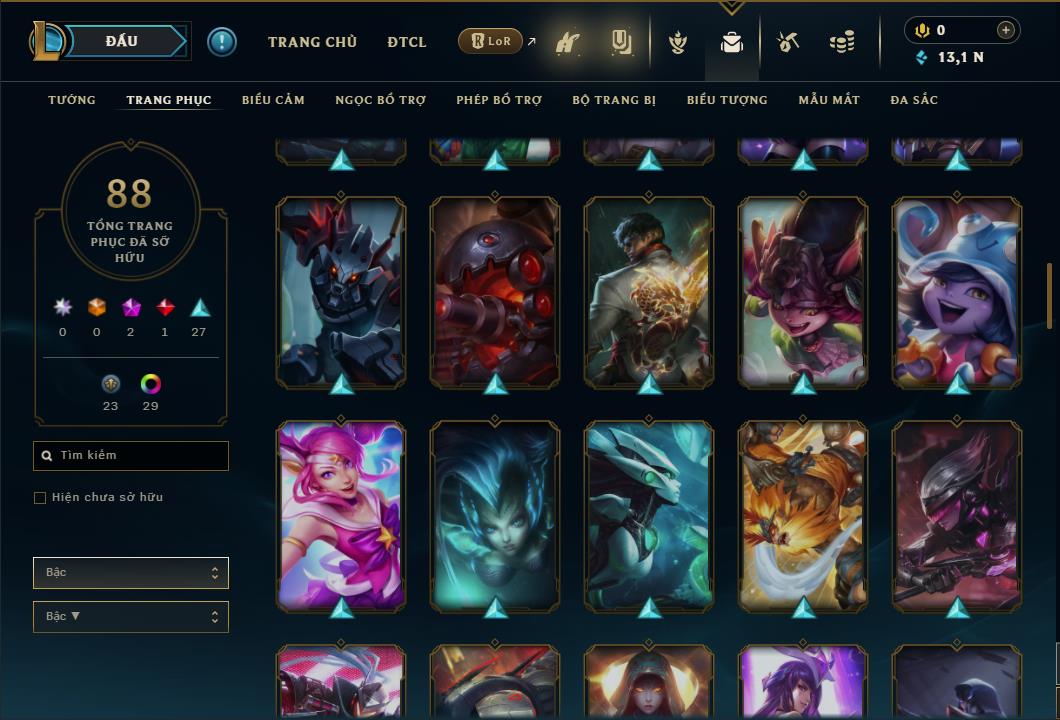Click the Tìm kiếm search field
Viewport: 1060px width, 720px height.
(x=131, y=456)
